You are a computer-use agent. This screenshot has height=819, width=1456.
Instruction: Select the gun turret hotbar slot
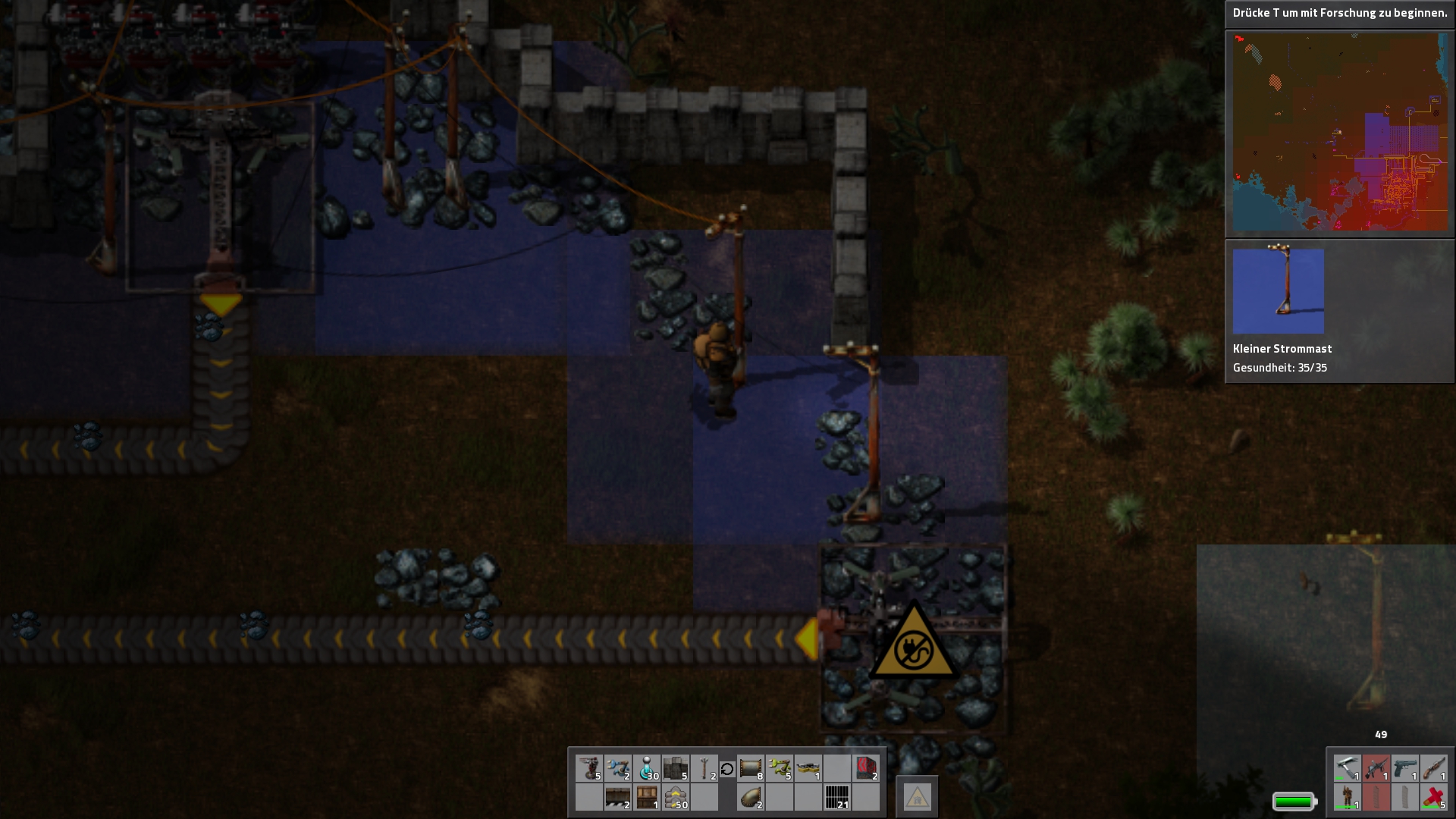(589, 768)
